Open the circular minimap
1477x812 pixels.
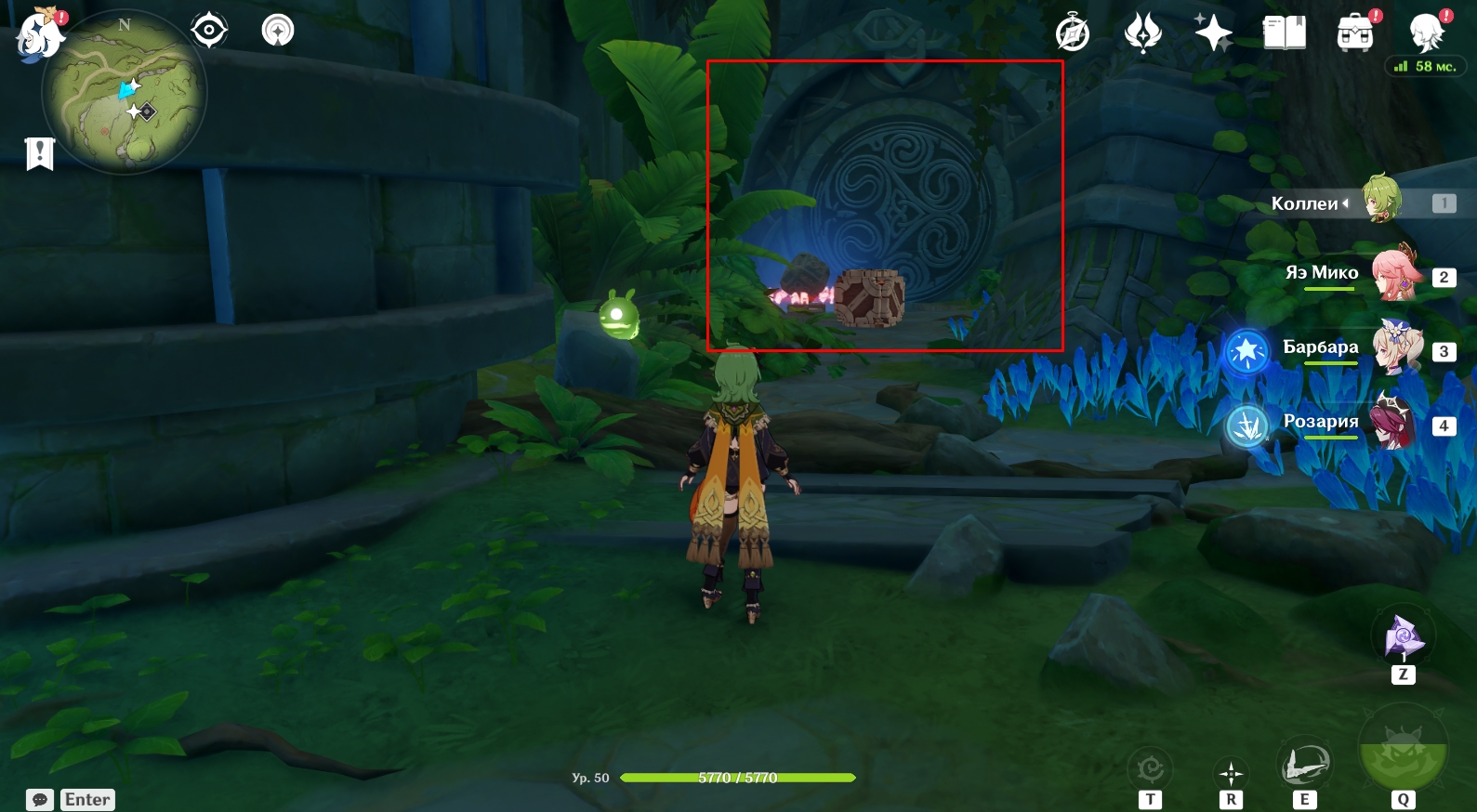(125, 93)
